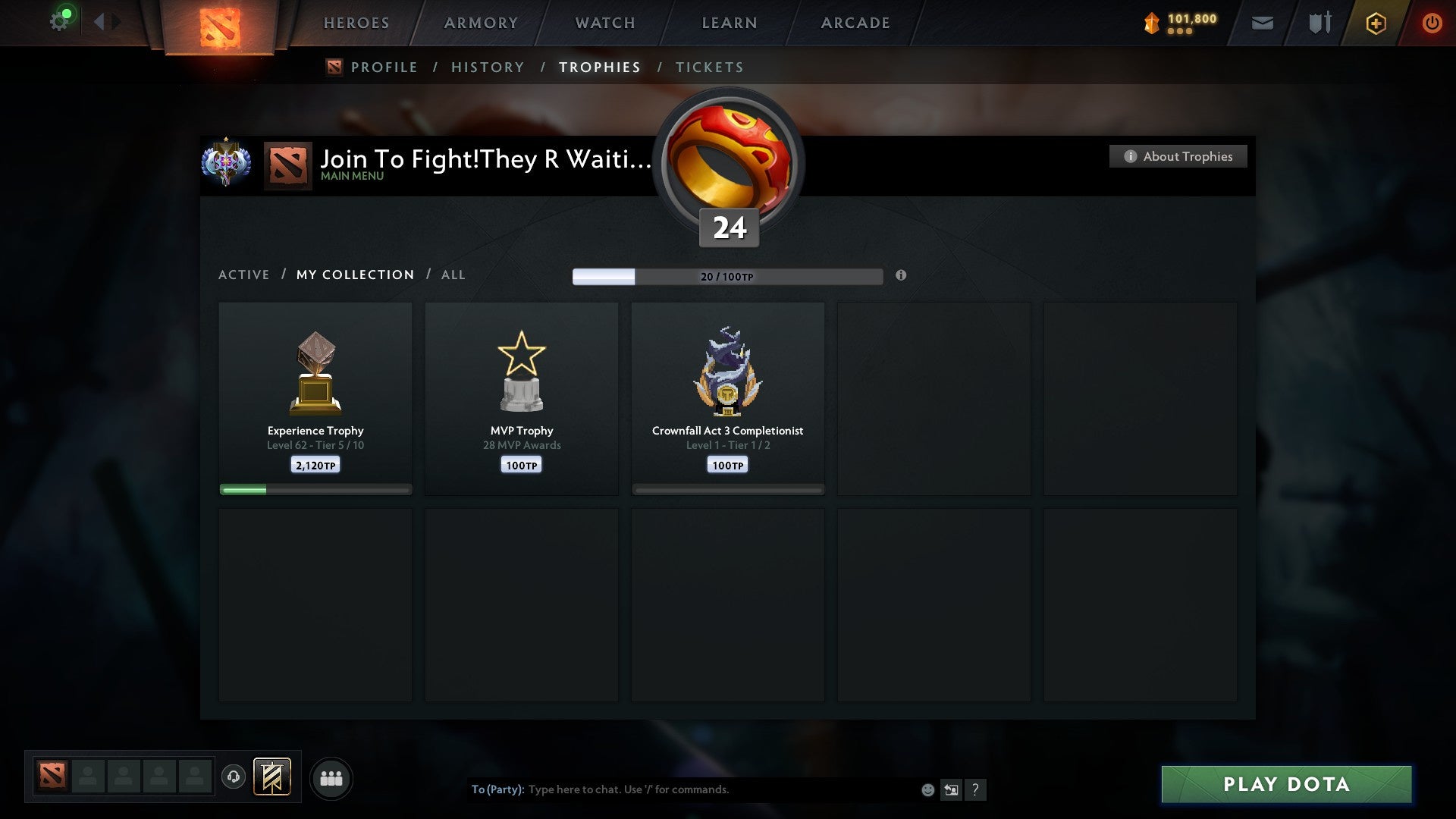
Task: Toggle the voice chat headset icon
Action: pyautogui.click(x=234, y=778)
